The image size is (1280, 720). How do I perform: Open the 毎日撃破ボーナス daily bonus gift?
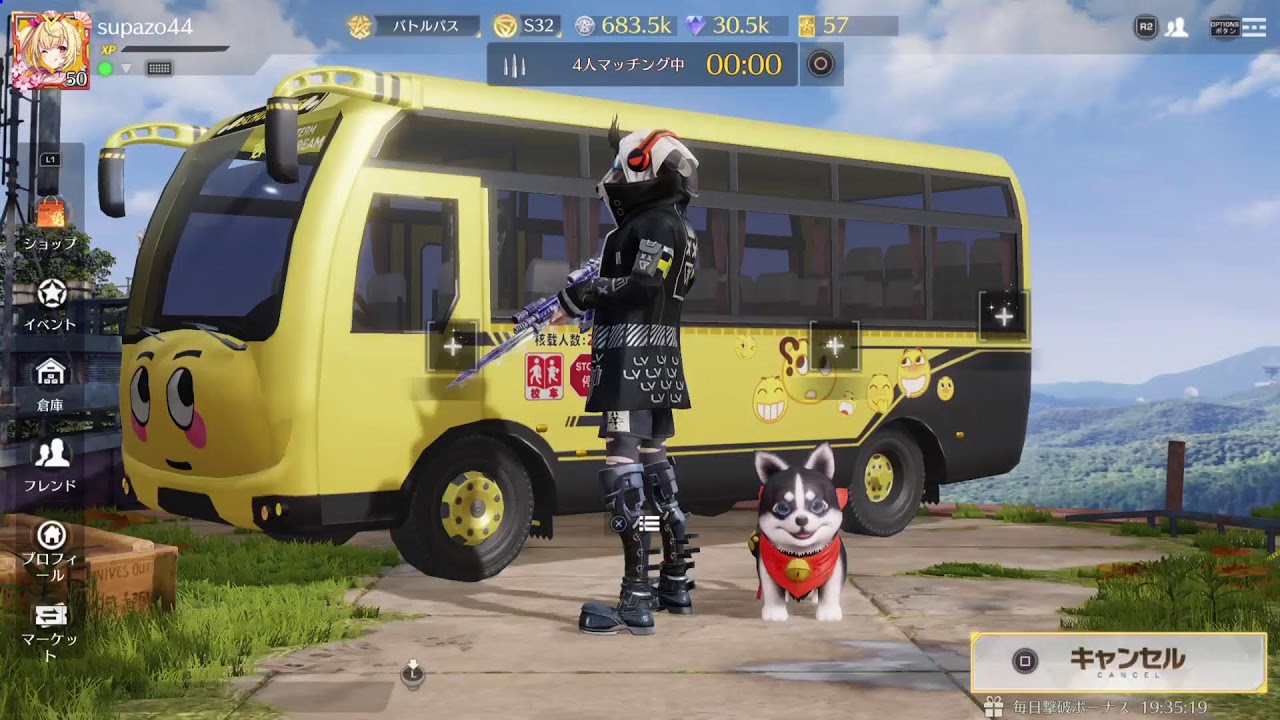pyautogui.click(x=993, y=707)
